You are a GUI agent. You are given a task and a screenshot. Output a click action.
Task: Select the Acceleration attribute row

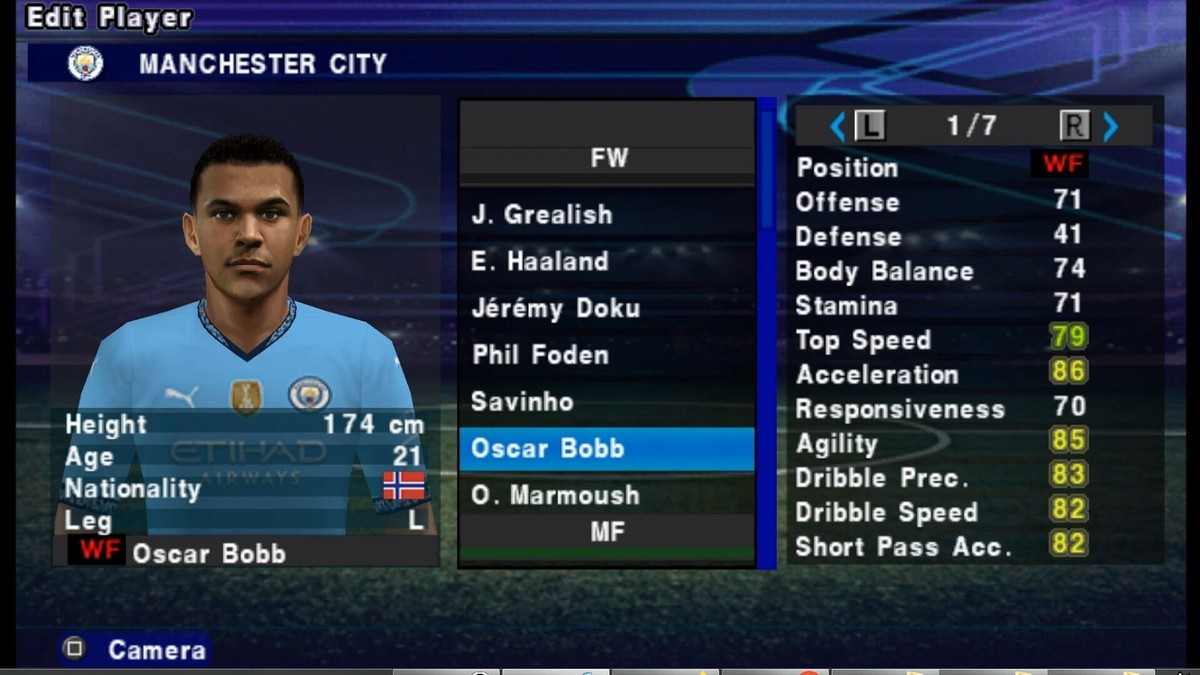[x=940, y=375]
